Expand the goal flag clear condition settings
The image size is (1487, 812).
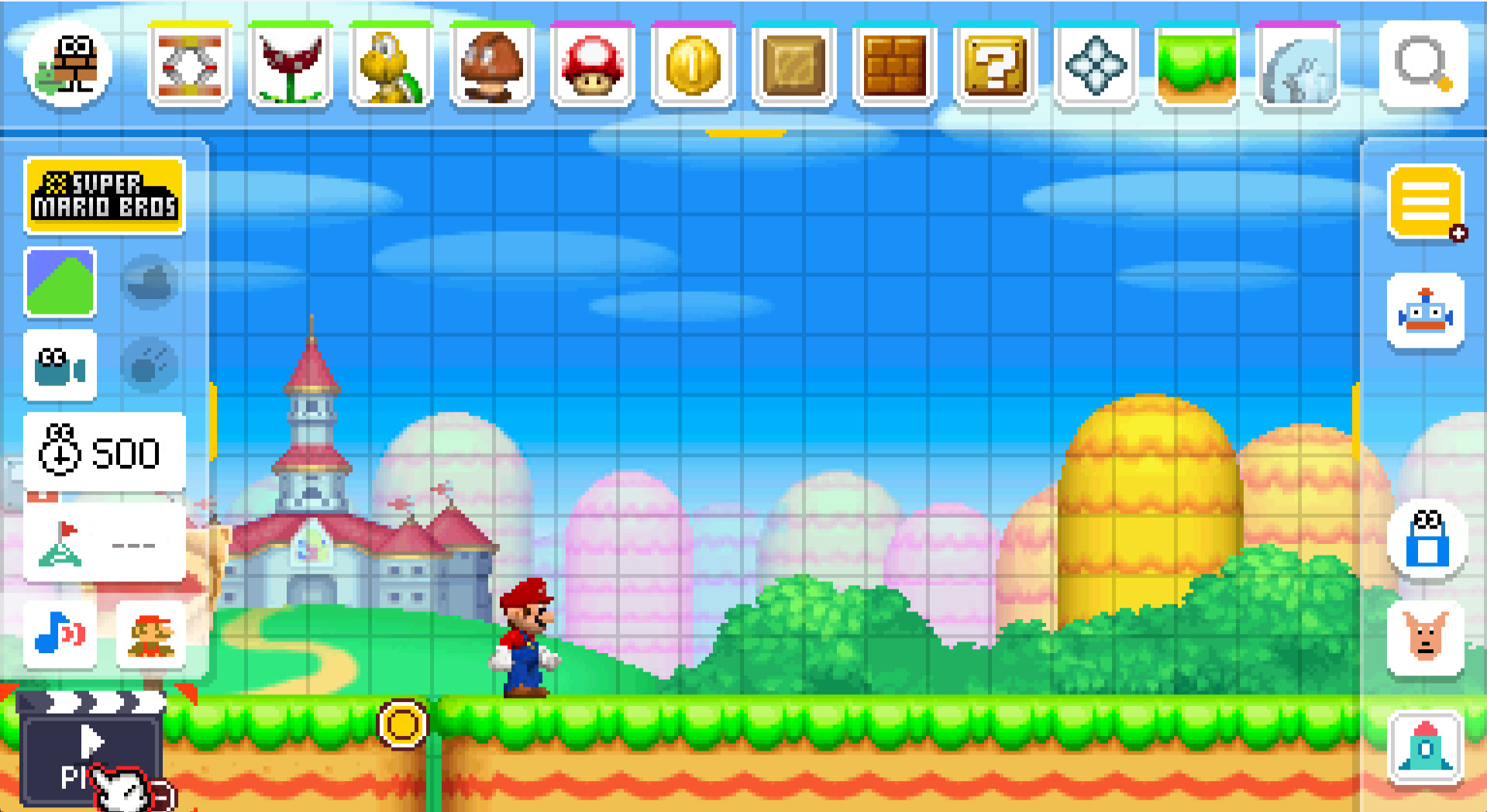pos(105,542)
